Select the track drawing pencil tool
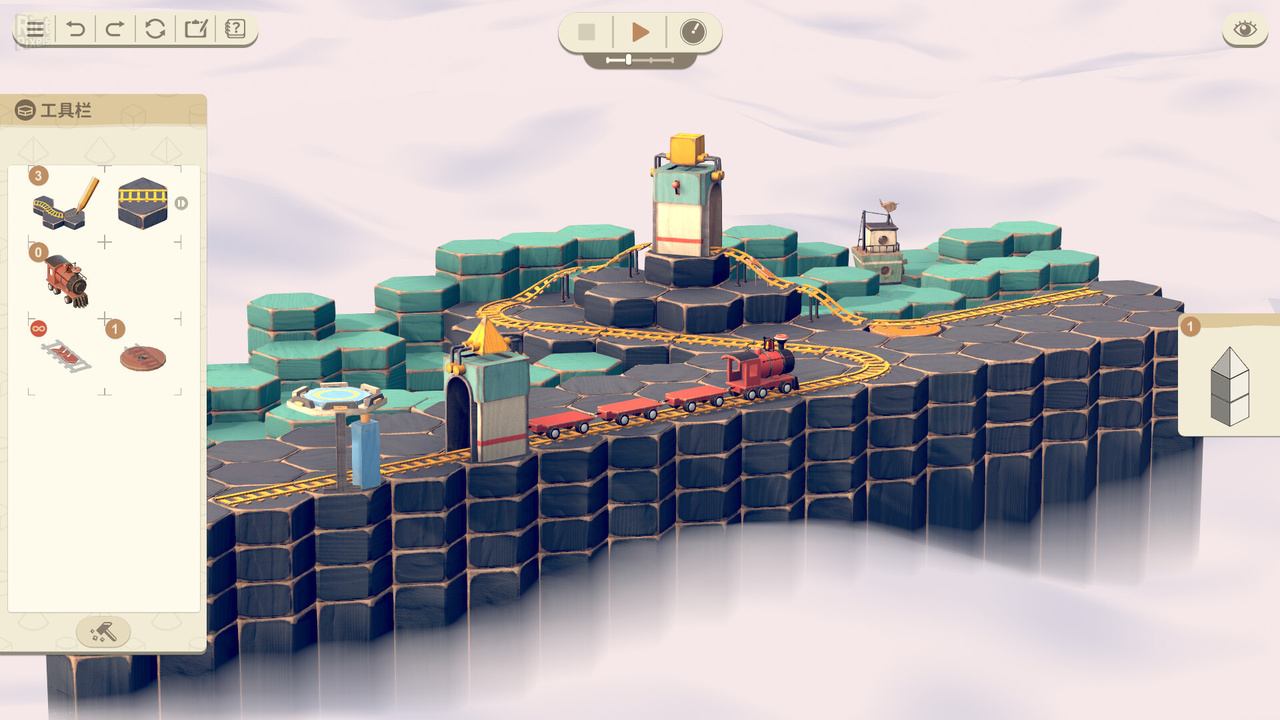Image resolution: width=1280 pixels, height=720 pixels. point(66,202)
